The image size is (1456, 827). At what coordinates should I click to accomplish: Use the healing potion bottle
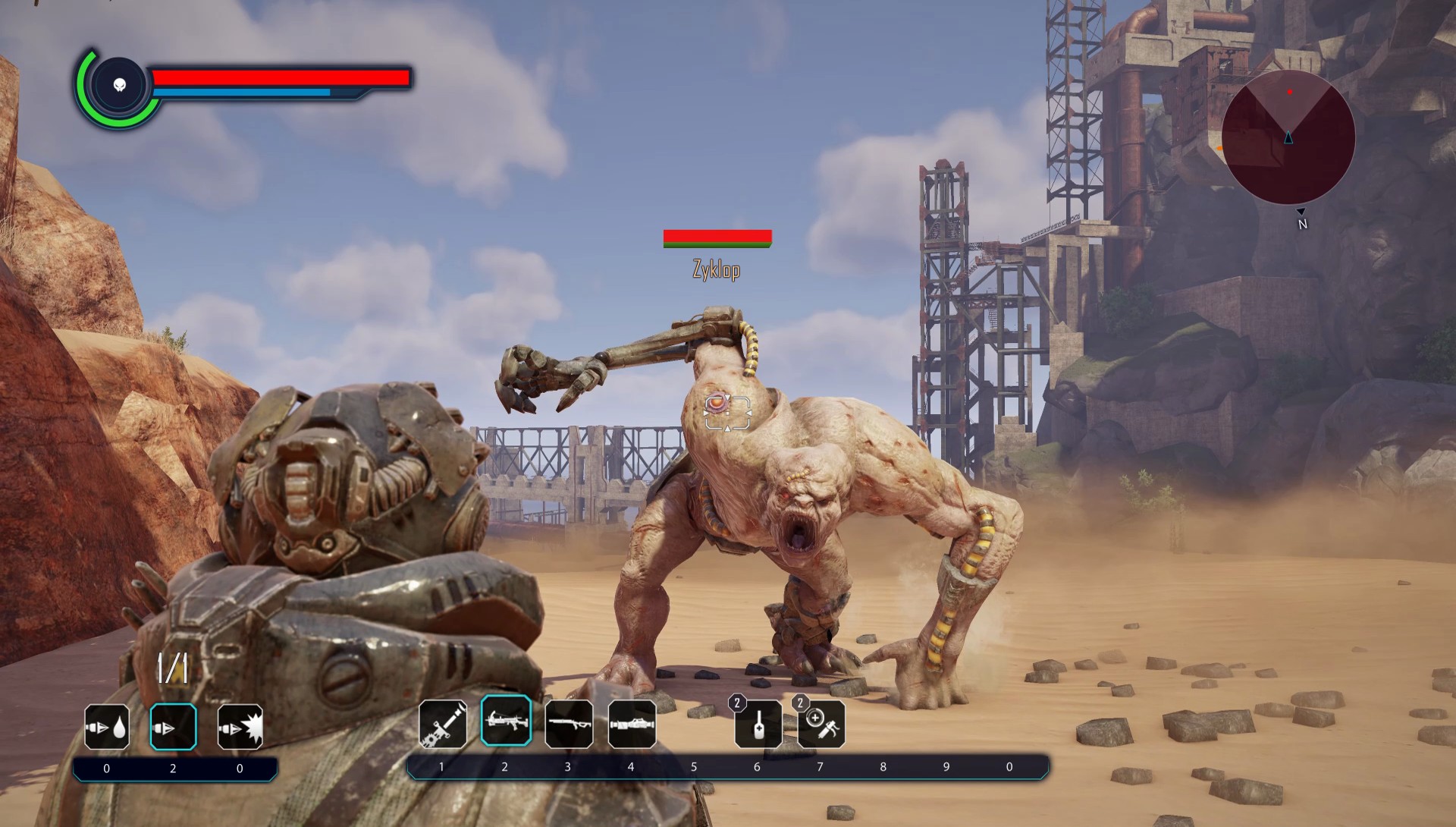(758, 725)
